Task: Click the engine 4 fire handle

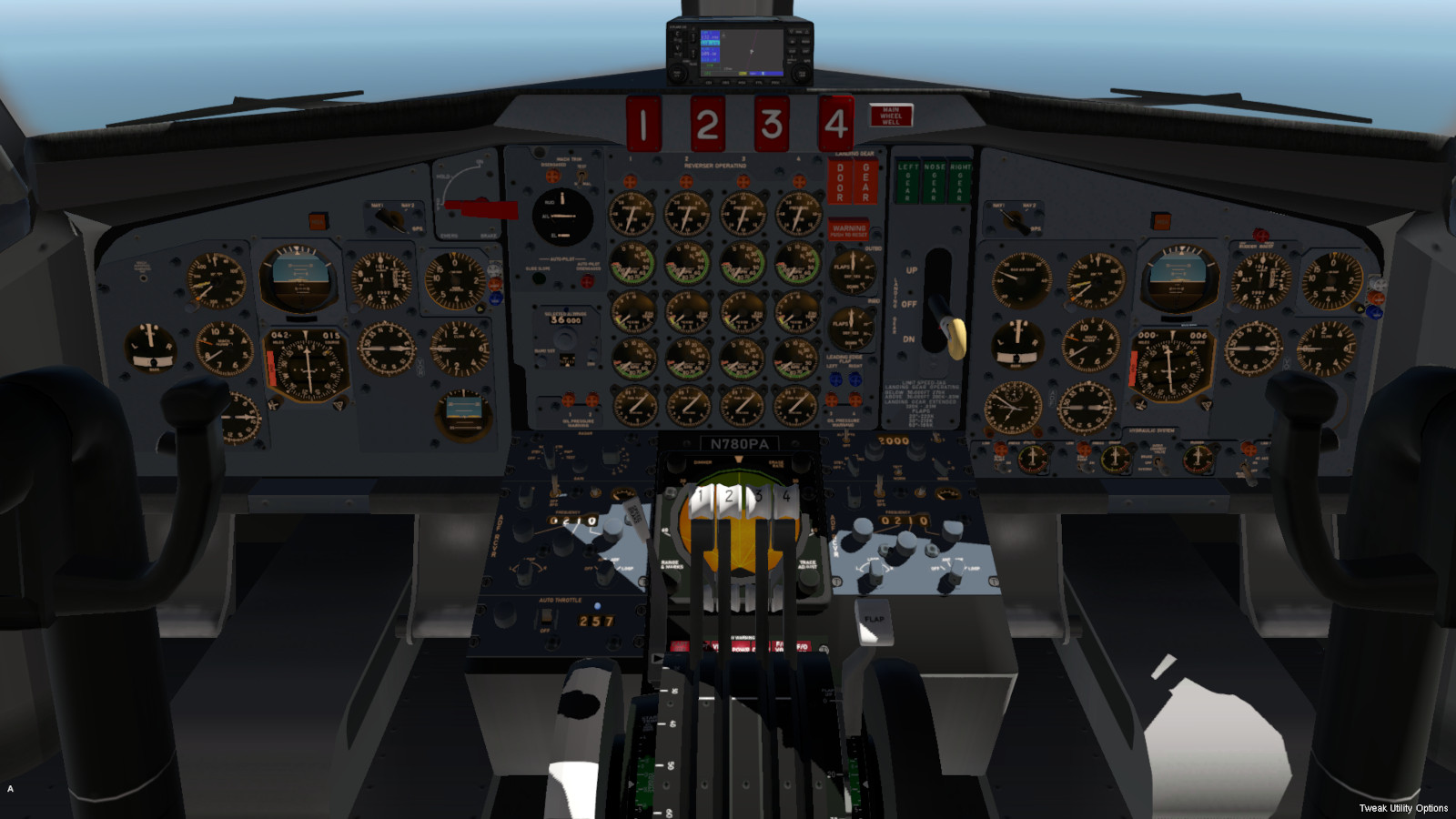Action: click(835, 124)
